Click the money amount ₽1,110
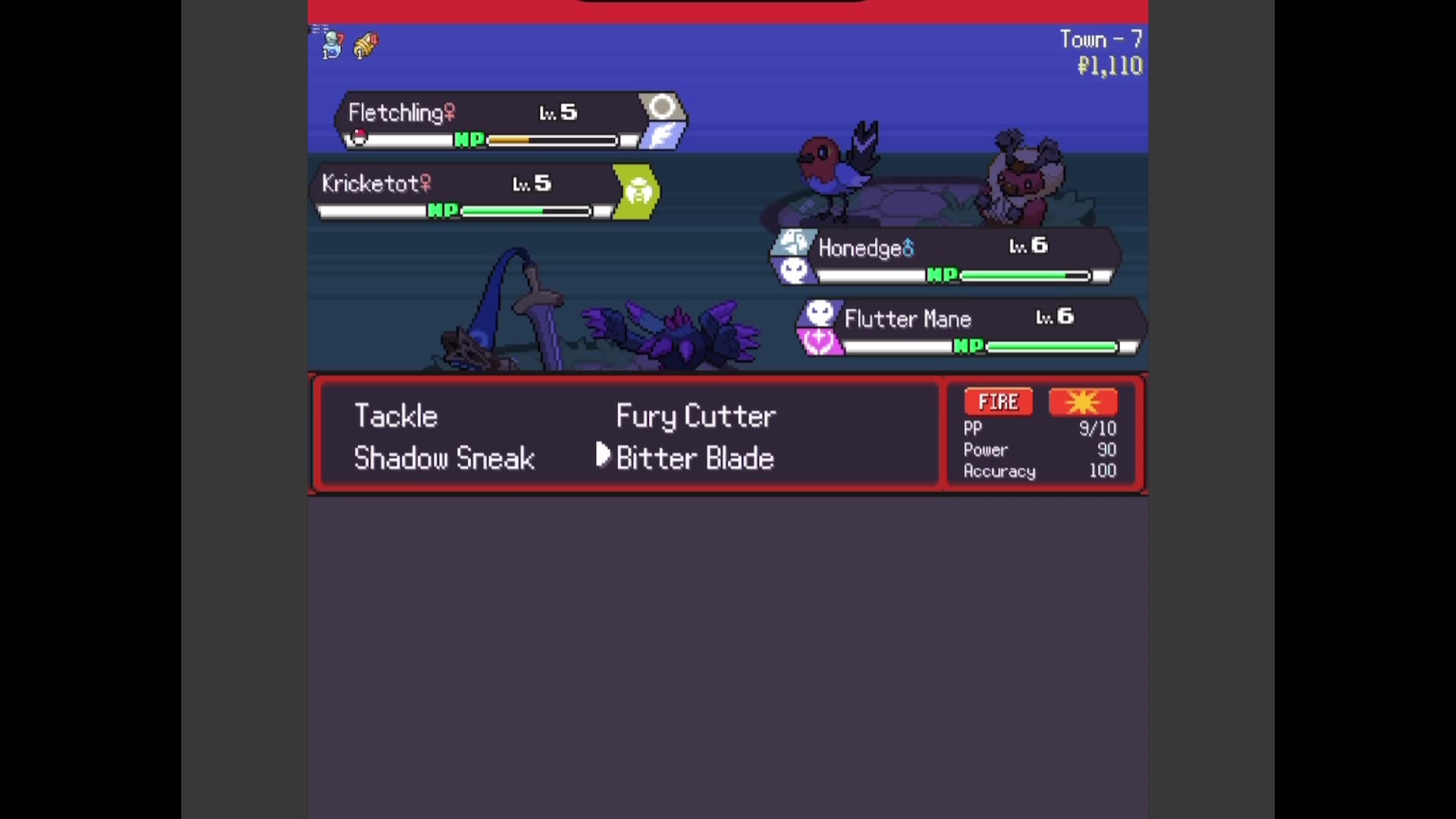 coord(1109,67)
